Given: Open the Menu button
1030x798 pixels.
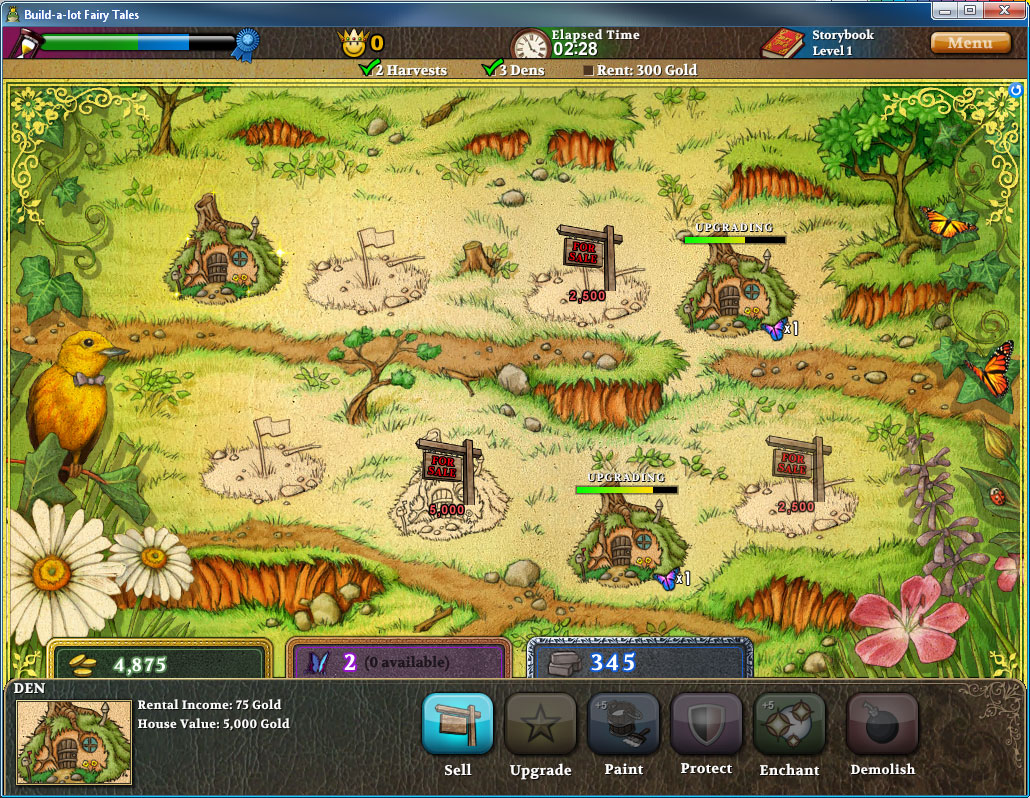Looking at the screenshot, I should coord(969,43).
